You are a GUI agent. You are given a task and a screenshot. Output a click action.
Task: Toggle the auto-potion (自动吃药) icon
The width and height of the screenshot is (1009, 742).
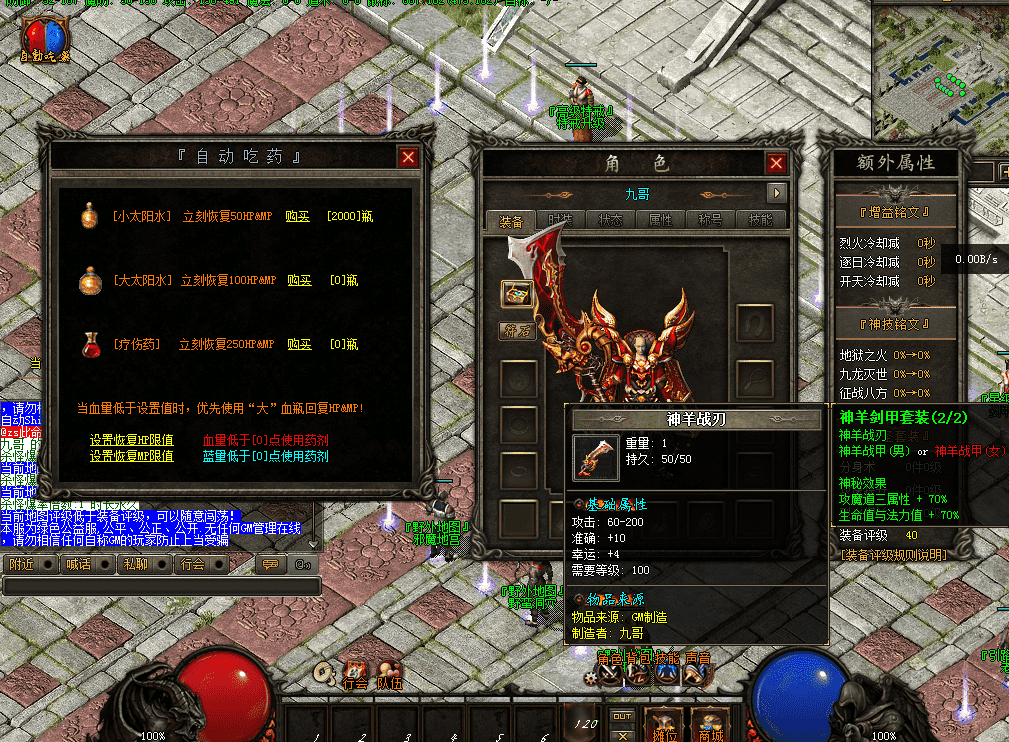point(46,40)
